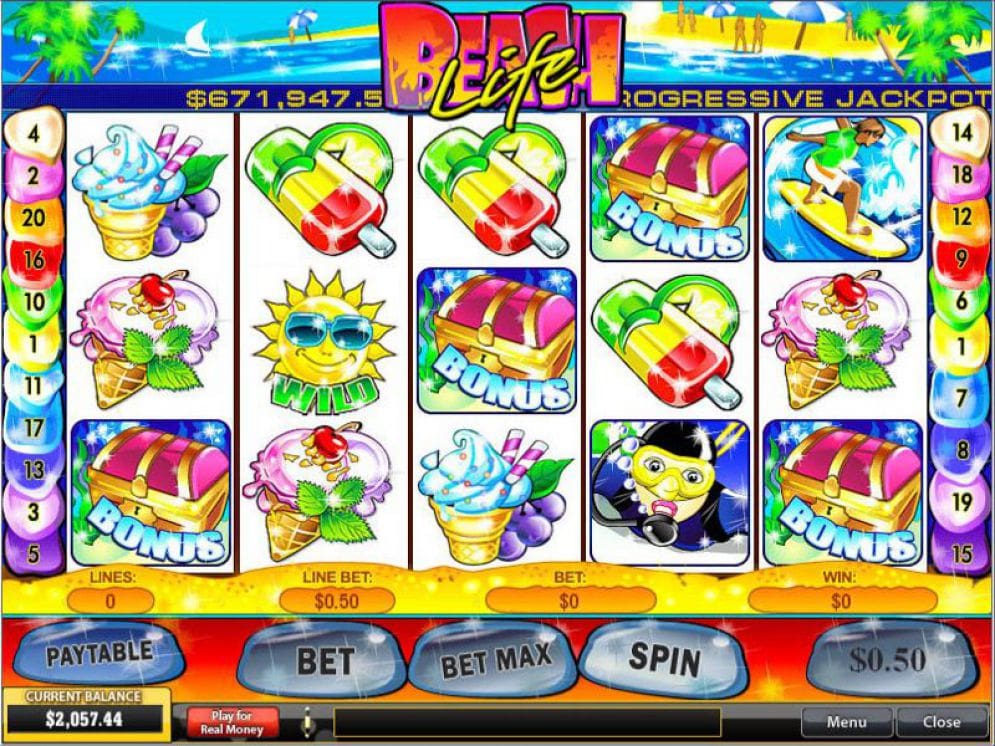Activate payline number 18
Image resolution: width=995 pixels, height=746 pixels.
tap(962, 175)
